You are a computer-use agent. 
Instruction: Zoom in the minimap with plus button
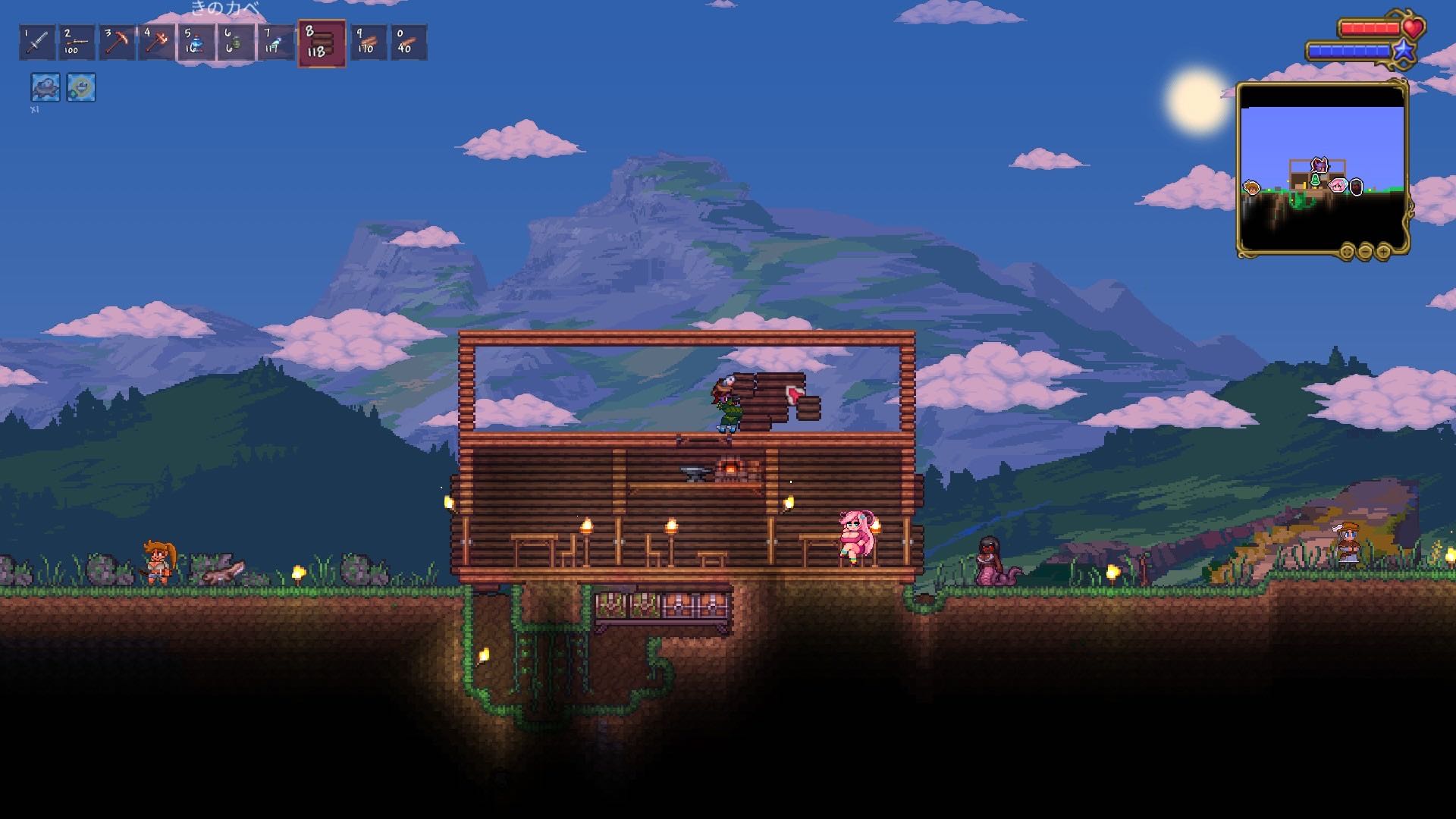tap(1382, 251)
